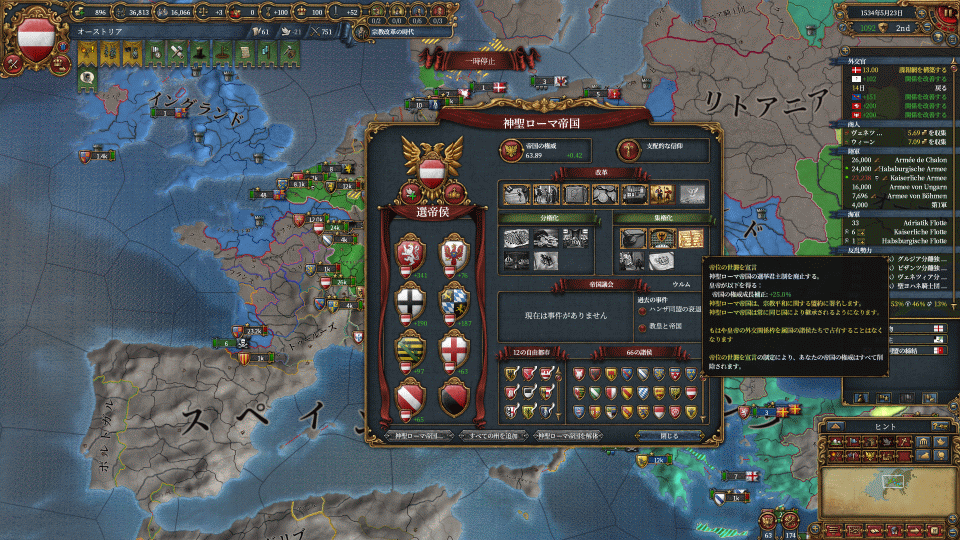Click the top hat alert banner
The image size is (960, 540).
197,50
